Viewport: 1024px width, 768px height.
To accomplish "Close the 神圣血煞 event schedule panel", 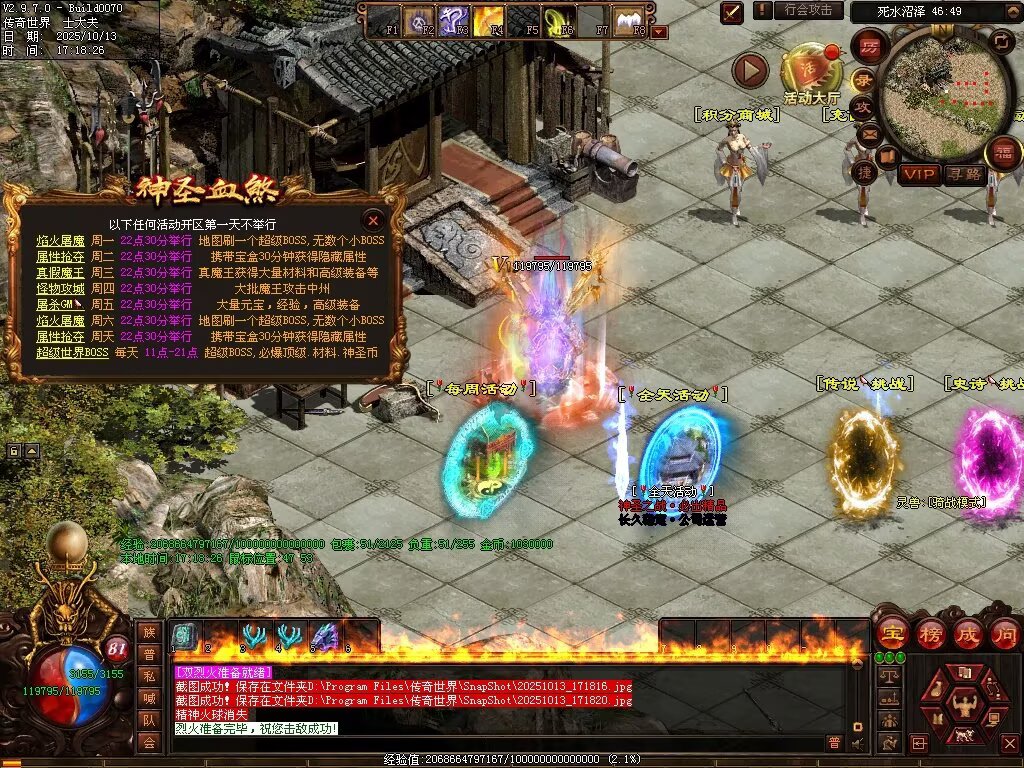I will pyautogui.click(x=373, y=220).
